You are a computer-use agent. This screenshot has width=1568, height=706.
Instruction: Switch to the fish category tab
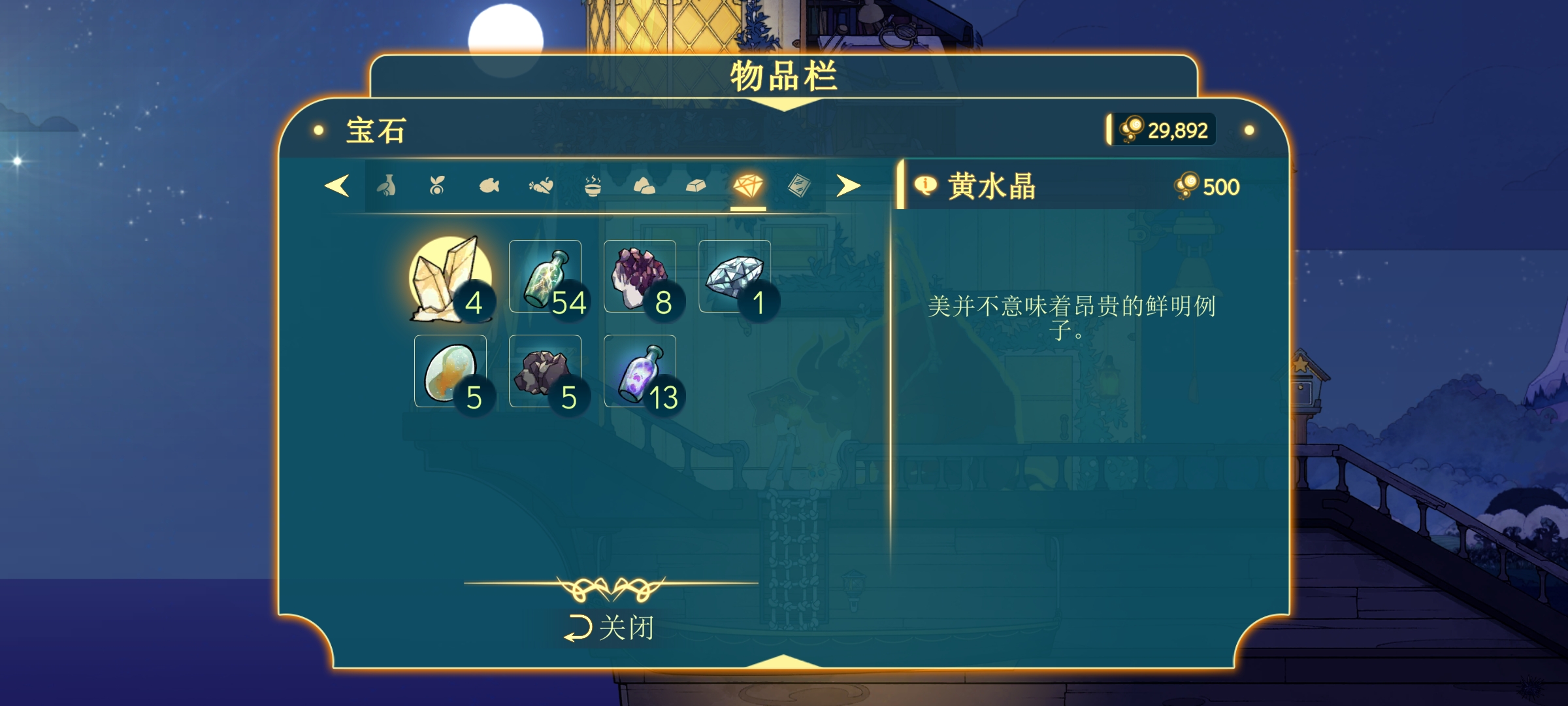489,187
